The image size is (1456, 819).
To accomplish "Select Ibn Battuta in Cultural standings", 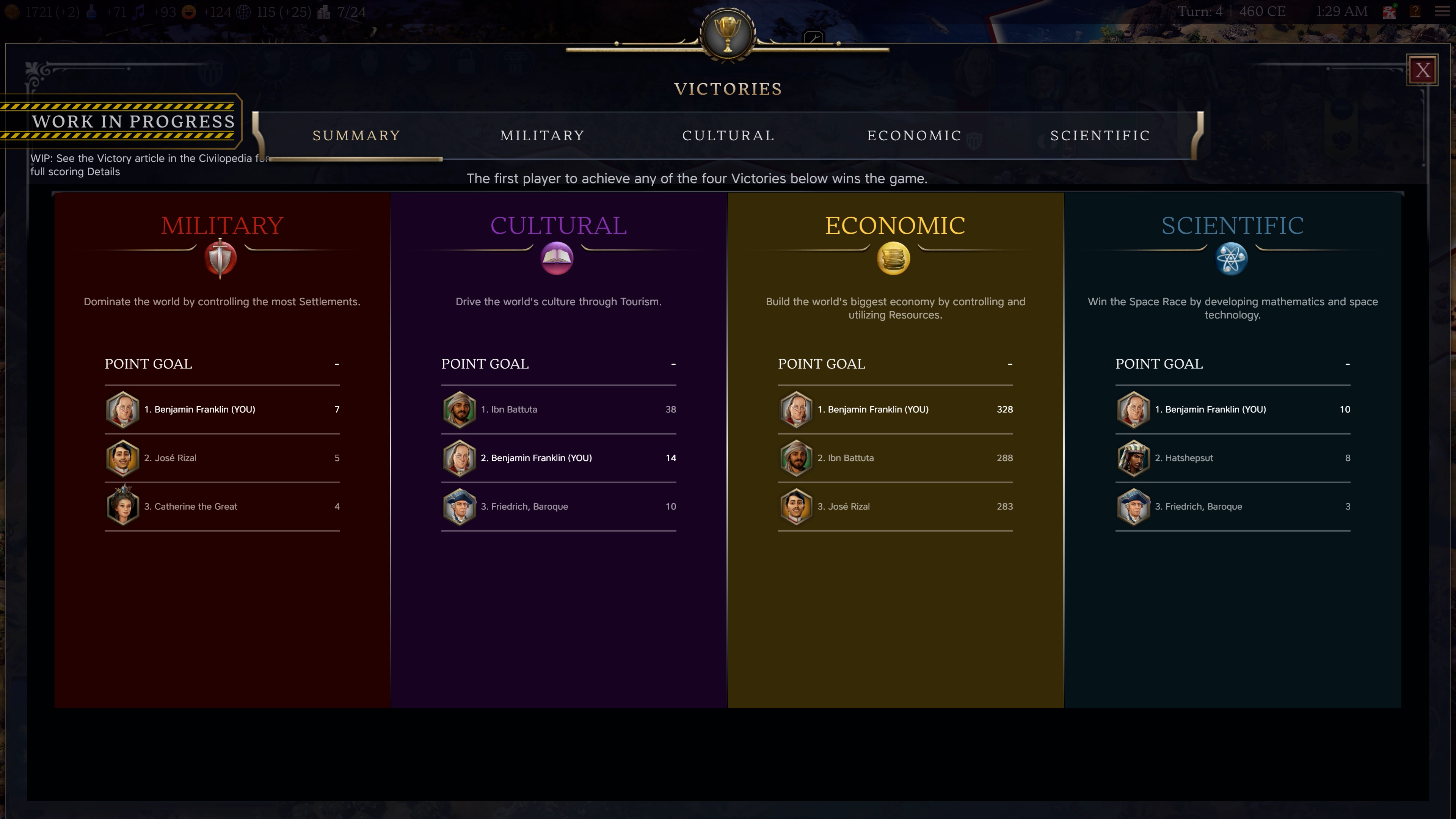I will [x=559, y=409].
